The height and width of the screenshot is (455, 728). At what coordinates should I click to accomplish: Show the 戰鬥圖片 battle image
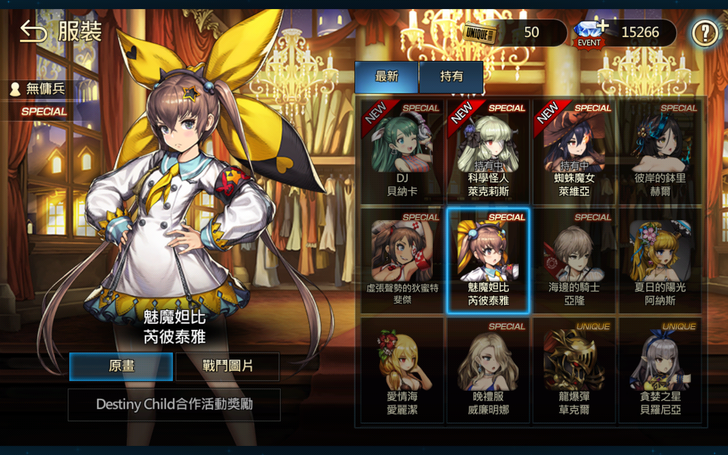pyautogui.click(x=228, y=366)
